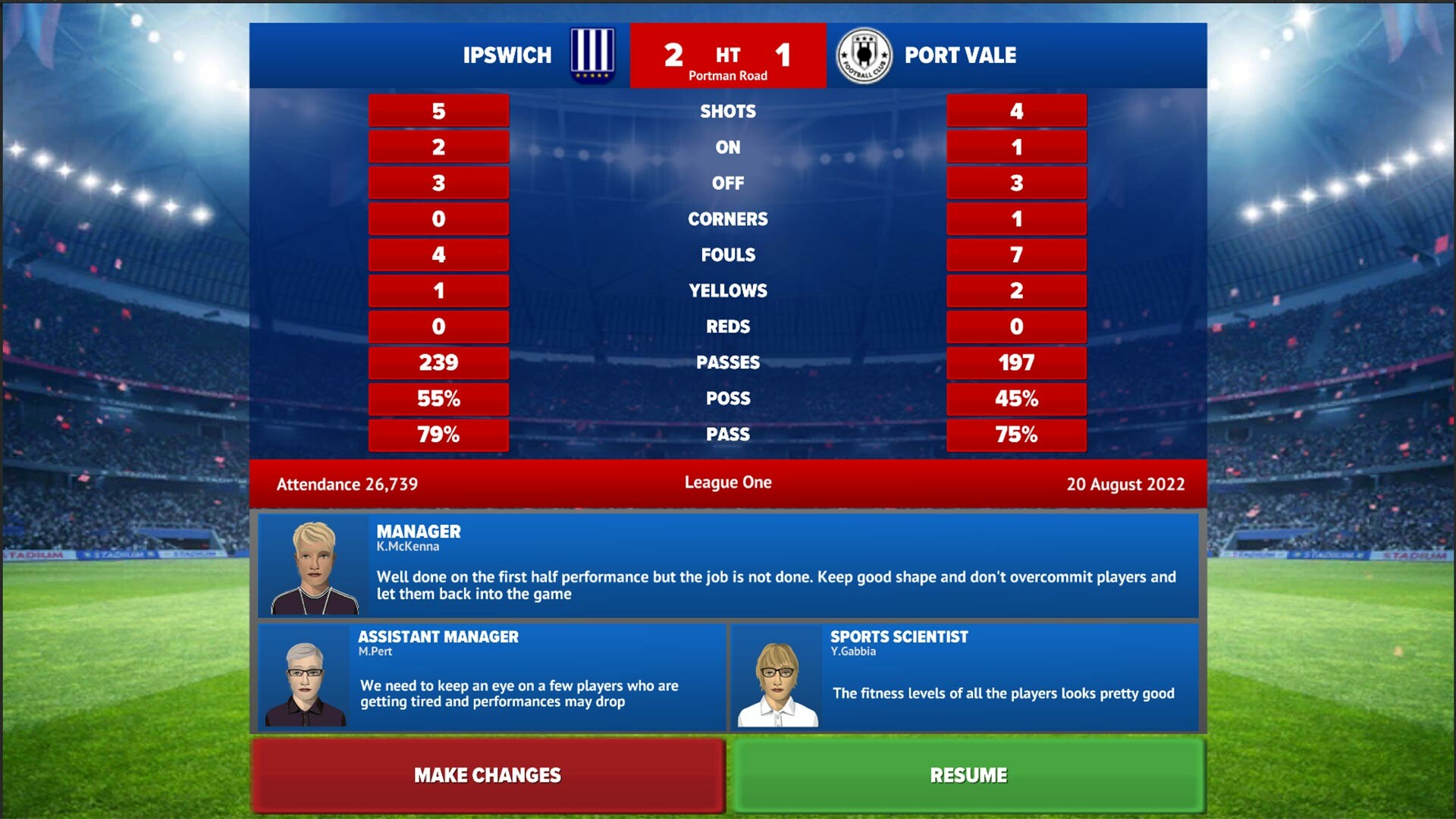Click the IPSWICH team name
1456x819 pixels.
[507, 55]
